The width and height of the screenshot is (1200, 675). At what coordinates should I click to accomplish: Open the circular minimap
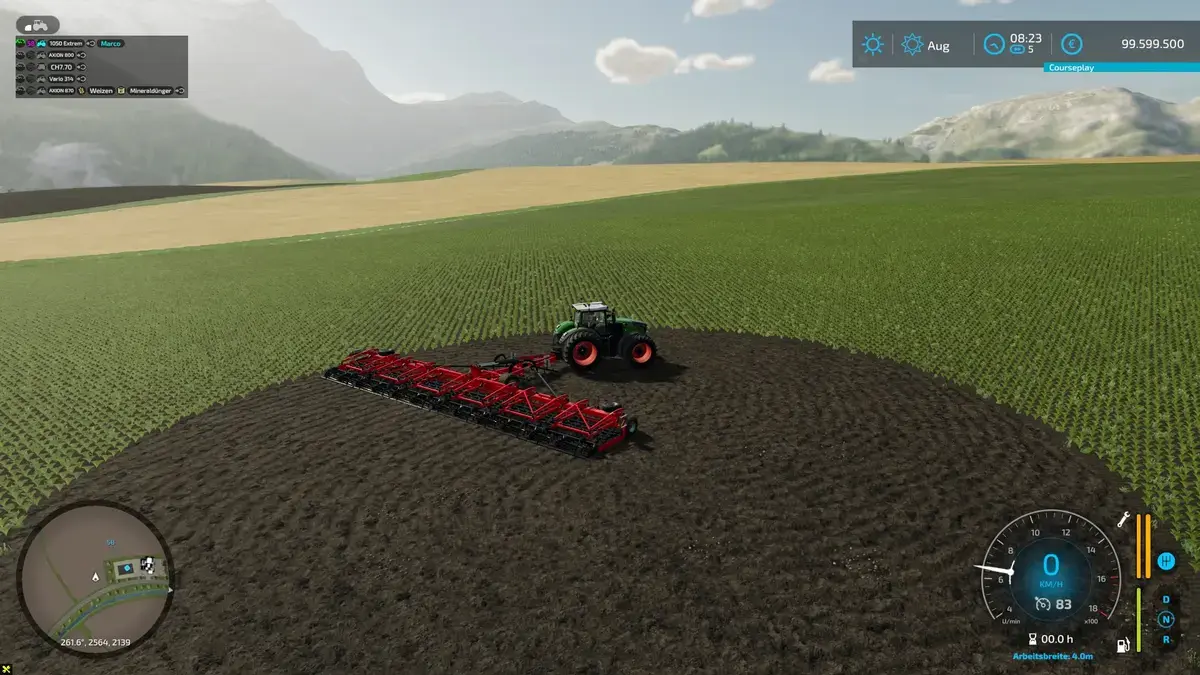[95, 578]
